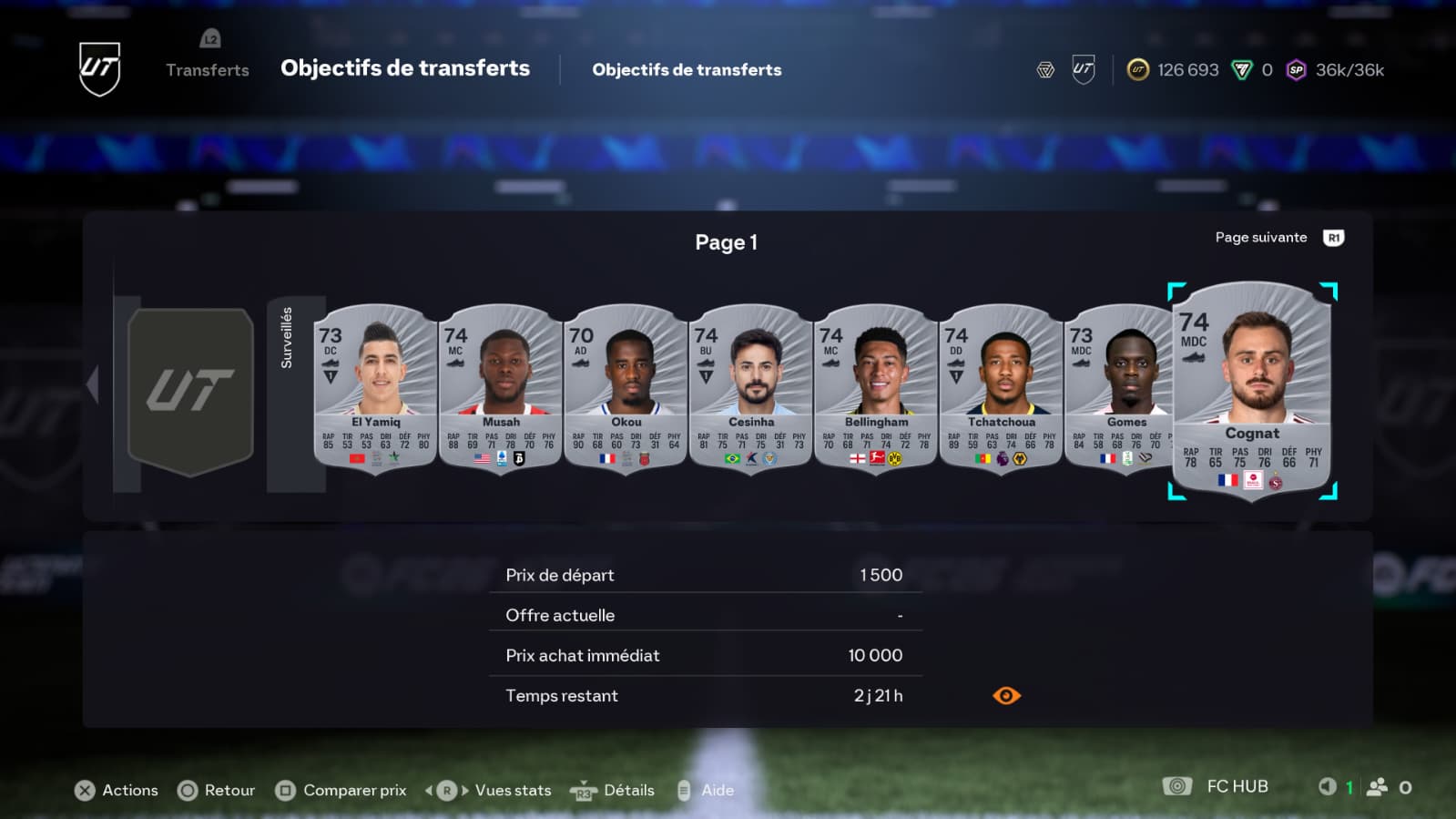Screen dimensions: 1456x819
Task: Click the FC HUB icon
Action: click(1178, 785)
